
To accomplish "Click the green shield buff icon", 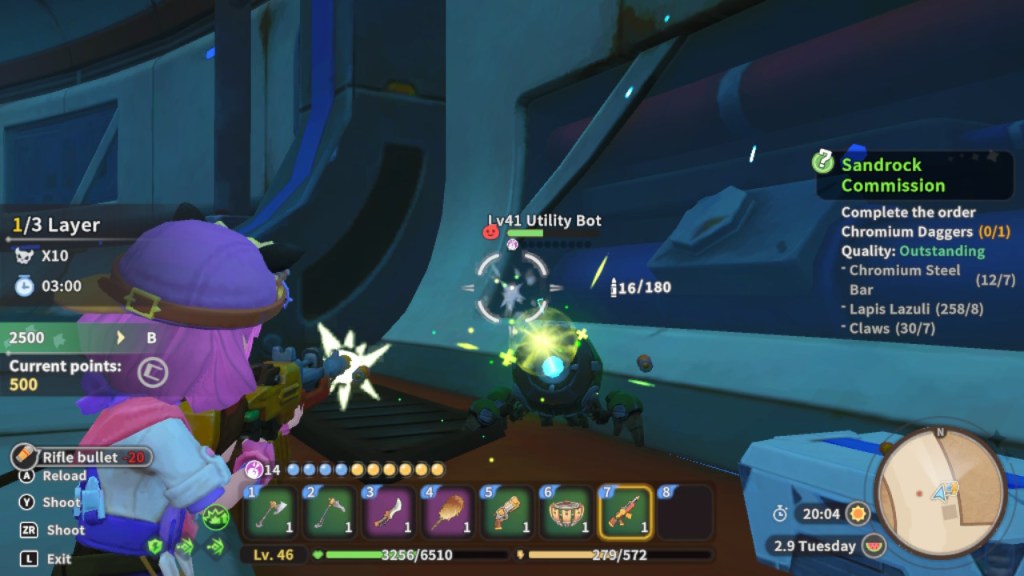I will 155,546.
